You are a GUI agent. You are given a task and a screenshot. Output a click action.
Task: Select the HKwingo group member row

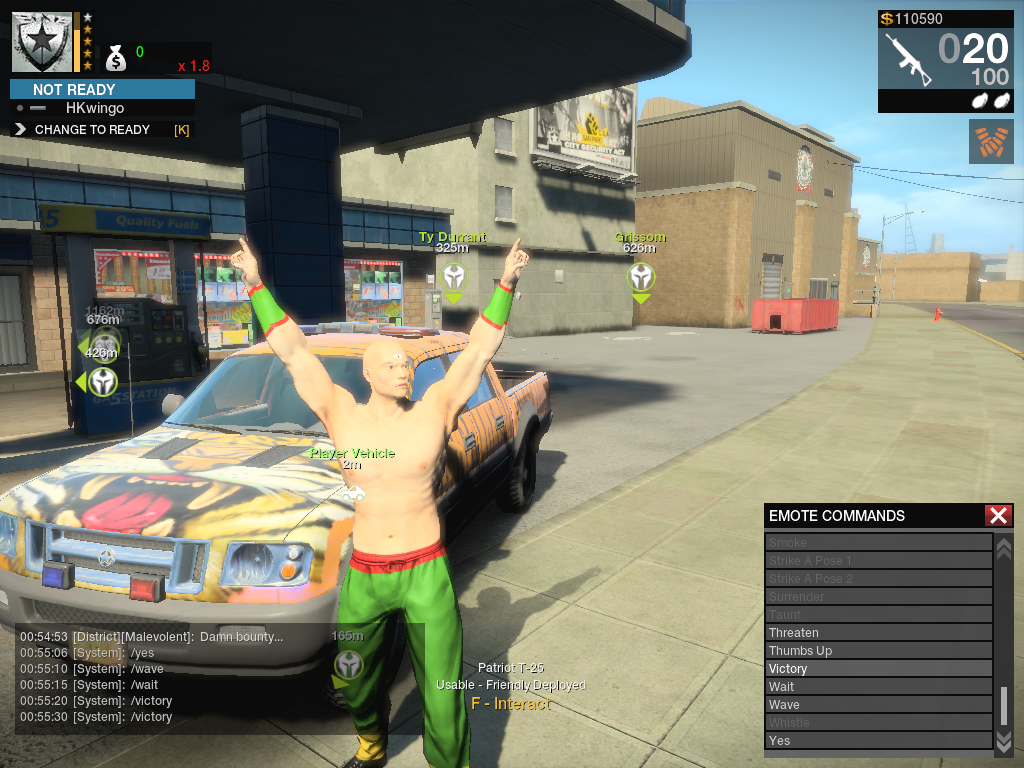pos(100,108)
